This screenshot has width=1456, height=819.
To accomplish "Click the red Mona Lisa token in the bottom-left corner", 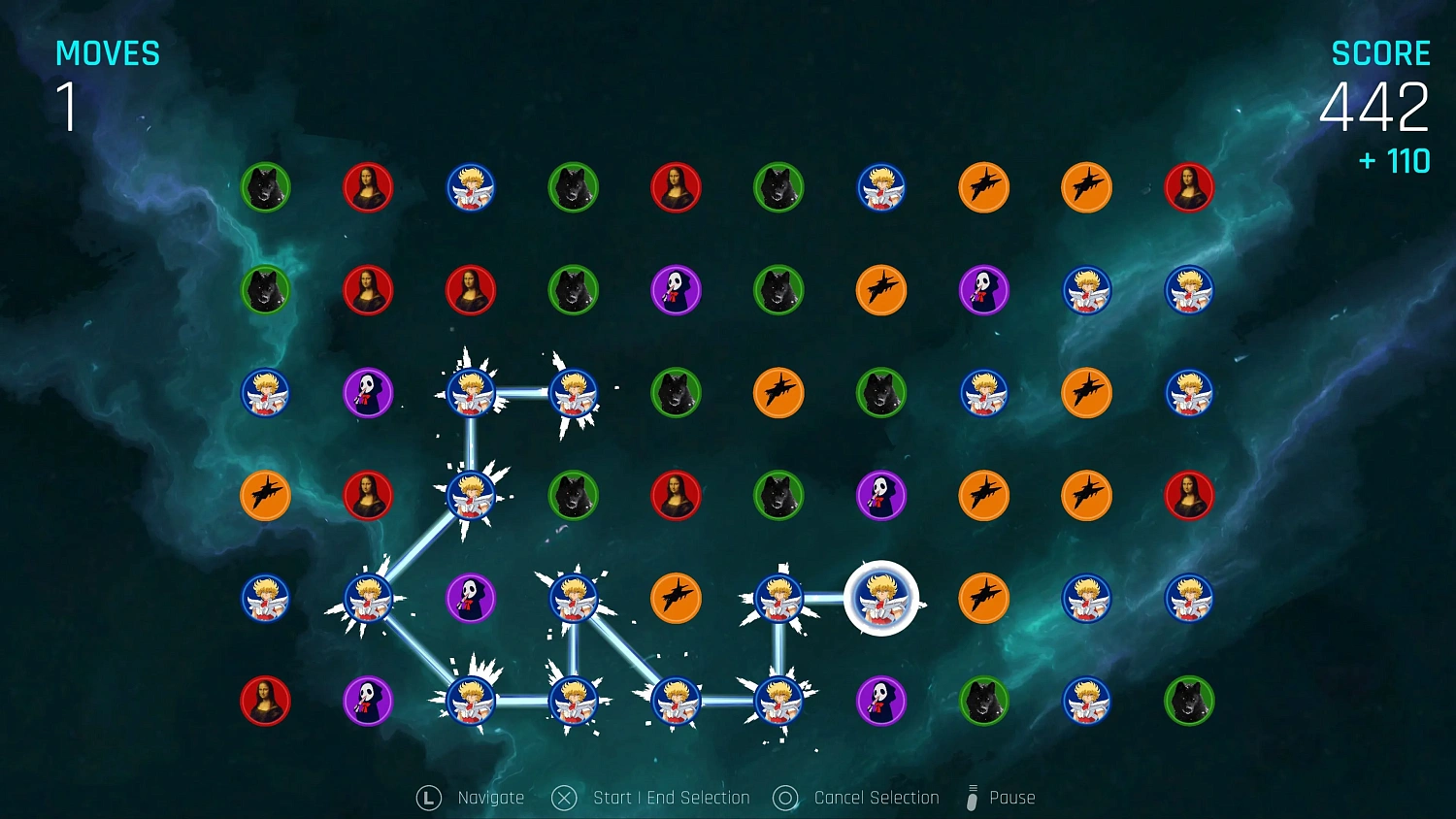I will [265, 703].
